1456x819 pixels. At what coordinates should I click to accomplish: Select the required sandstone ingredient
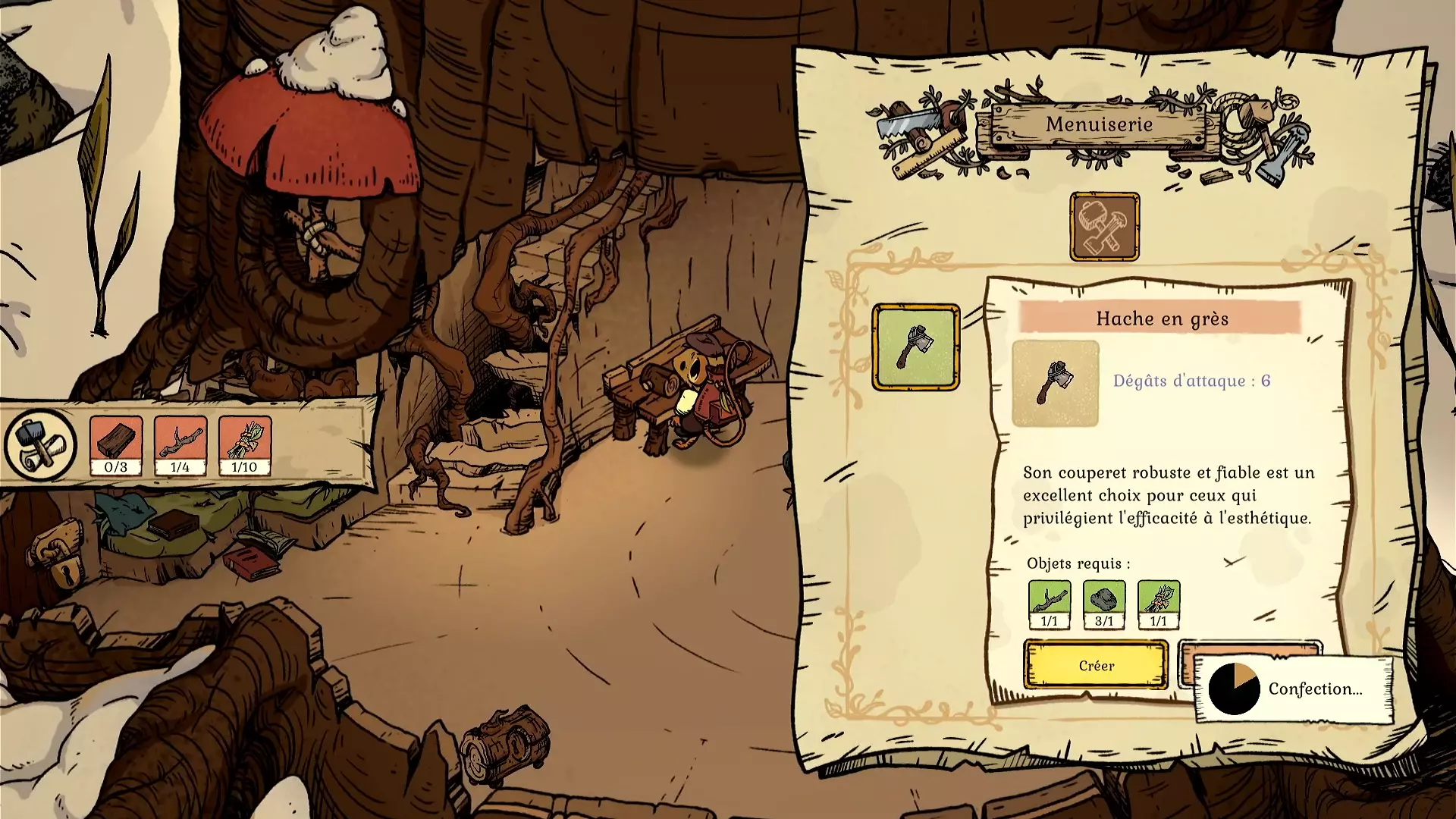(x=1104, y=604)
